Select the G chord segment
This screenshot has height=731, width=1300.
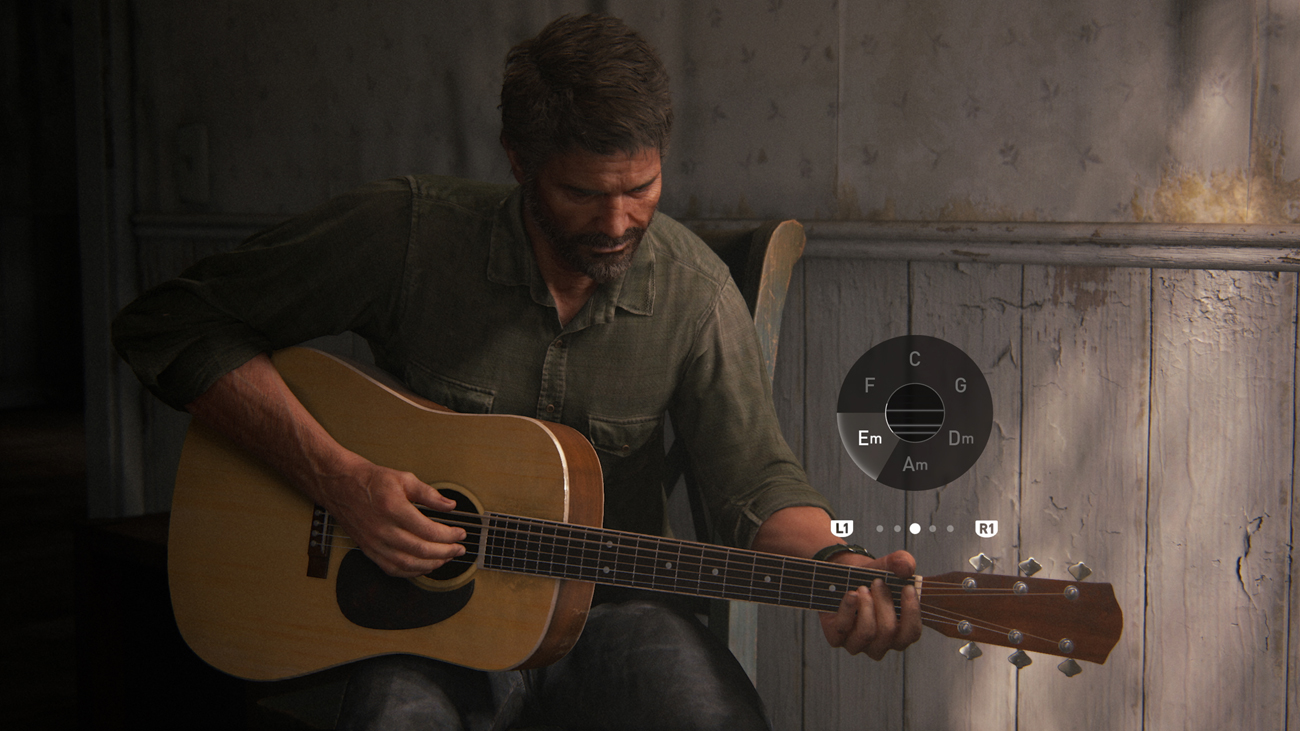click(x=961, y=383)
